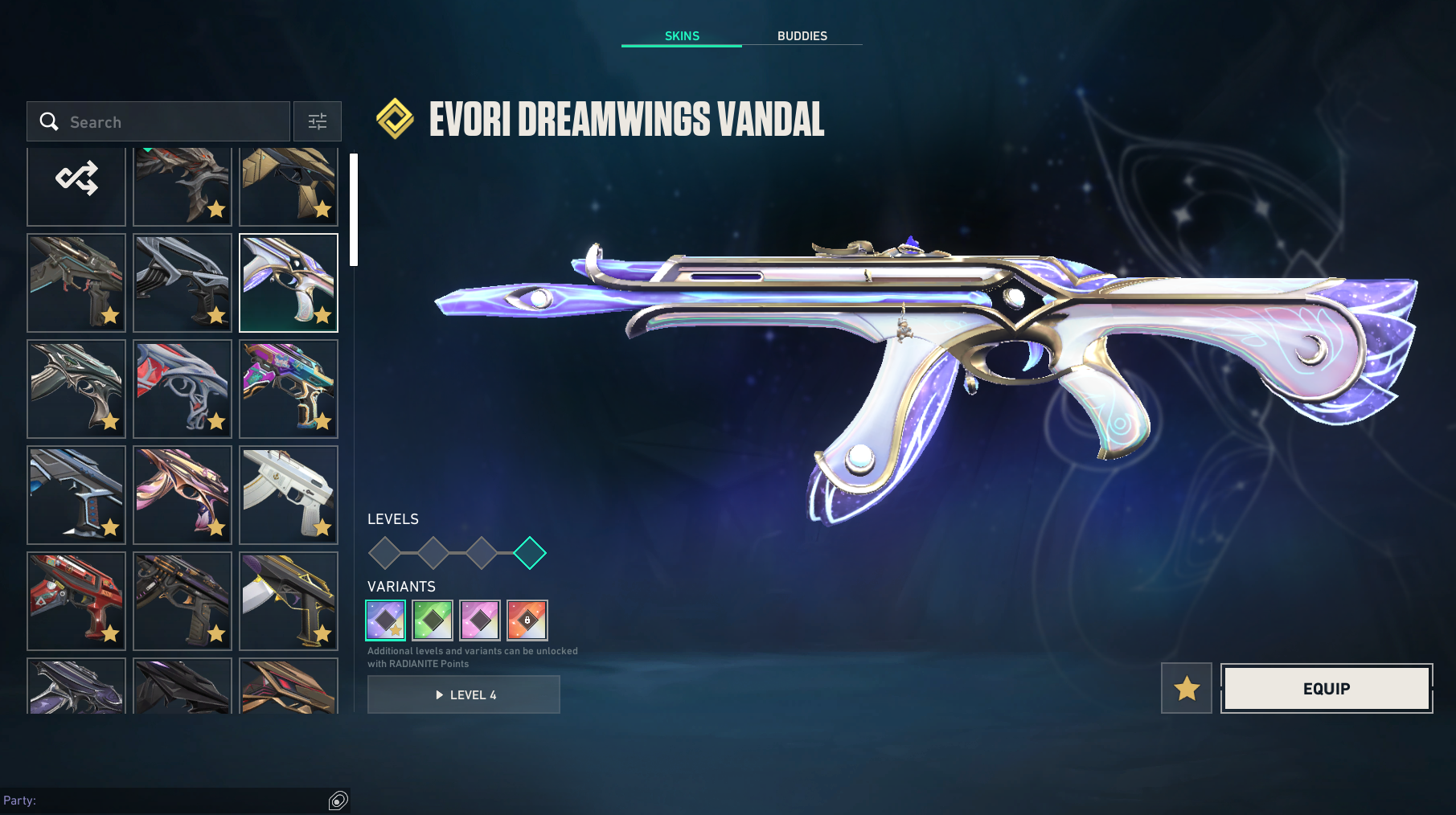Open the skin filter options
The image size is (1456, 815).
point(318,122)
